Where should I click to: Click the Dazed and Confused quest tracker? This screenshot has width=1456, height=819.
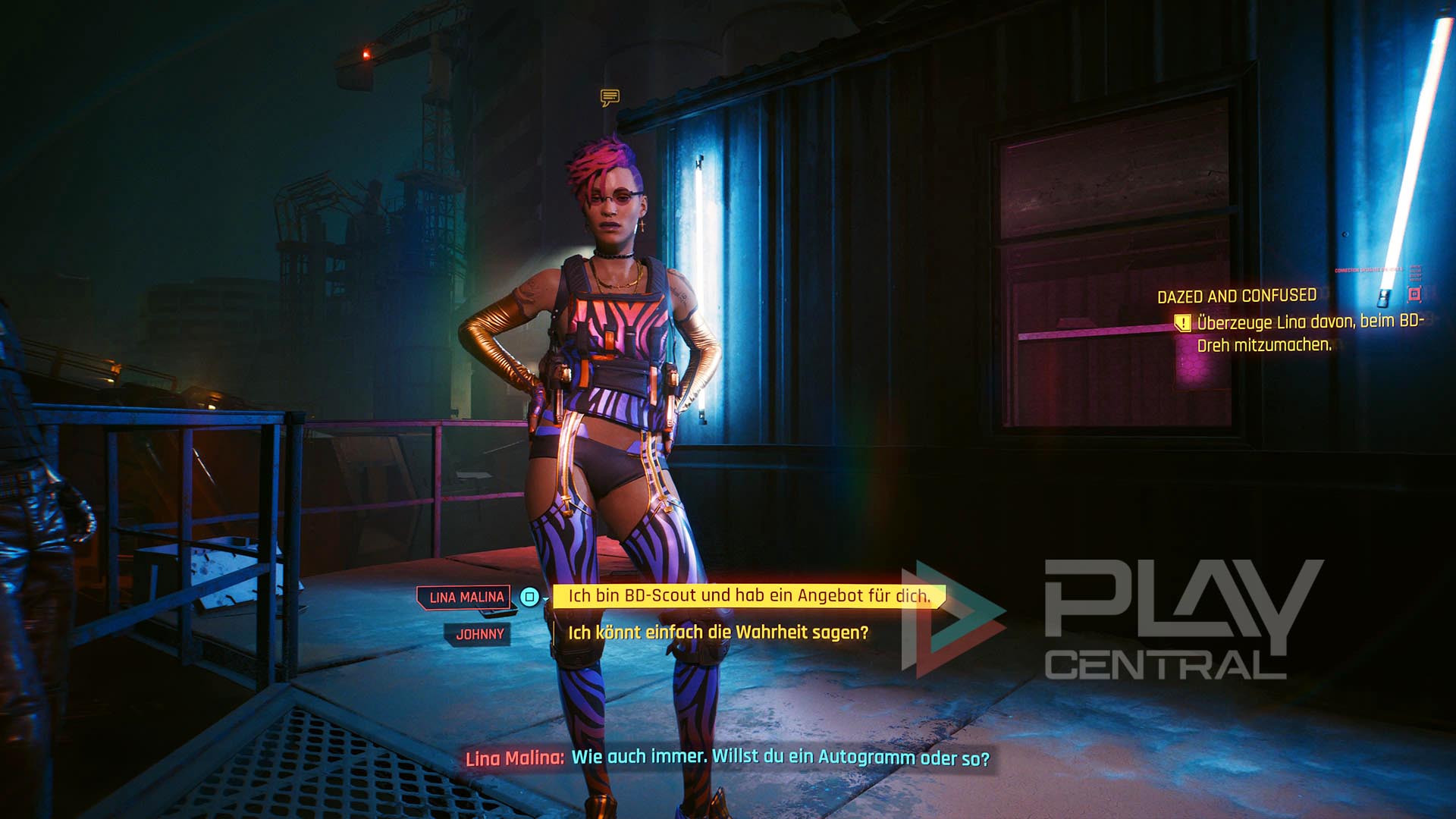coord(1236,296)
